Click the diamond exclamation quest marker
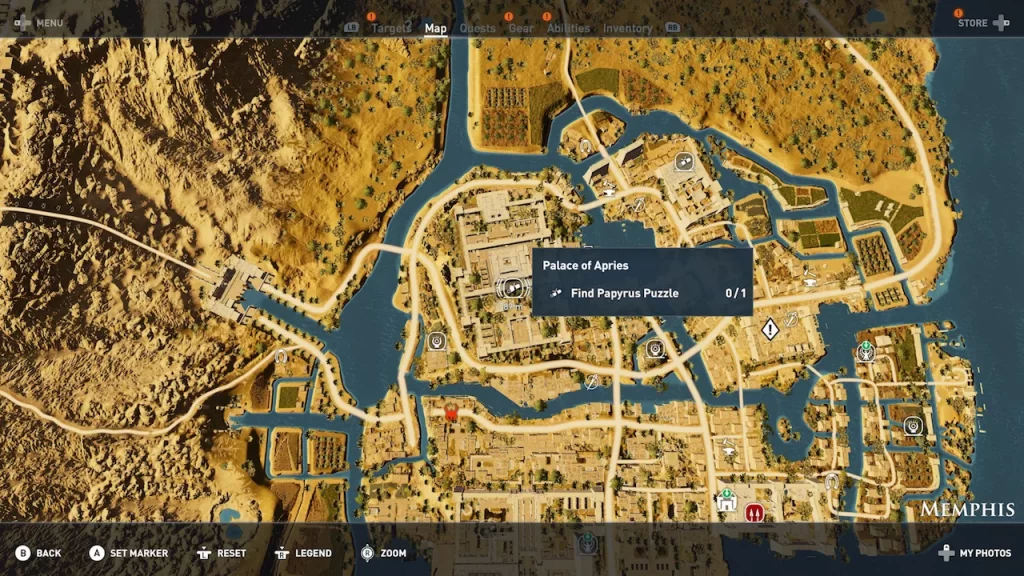1024x576 pixels. tap(769, 329)
